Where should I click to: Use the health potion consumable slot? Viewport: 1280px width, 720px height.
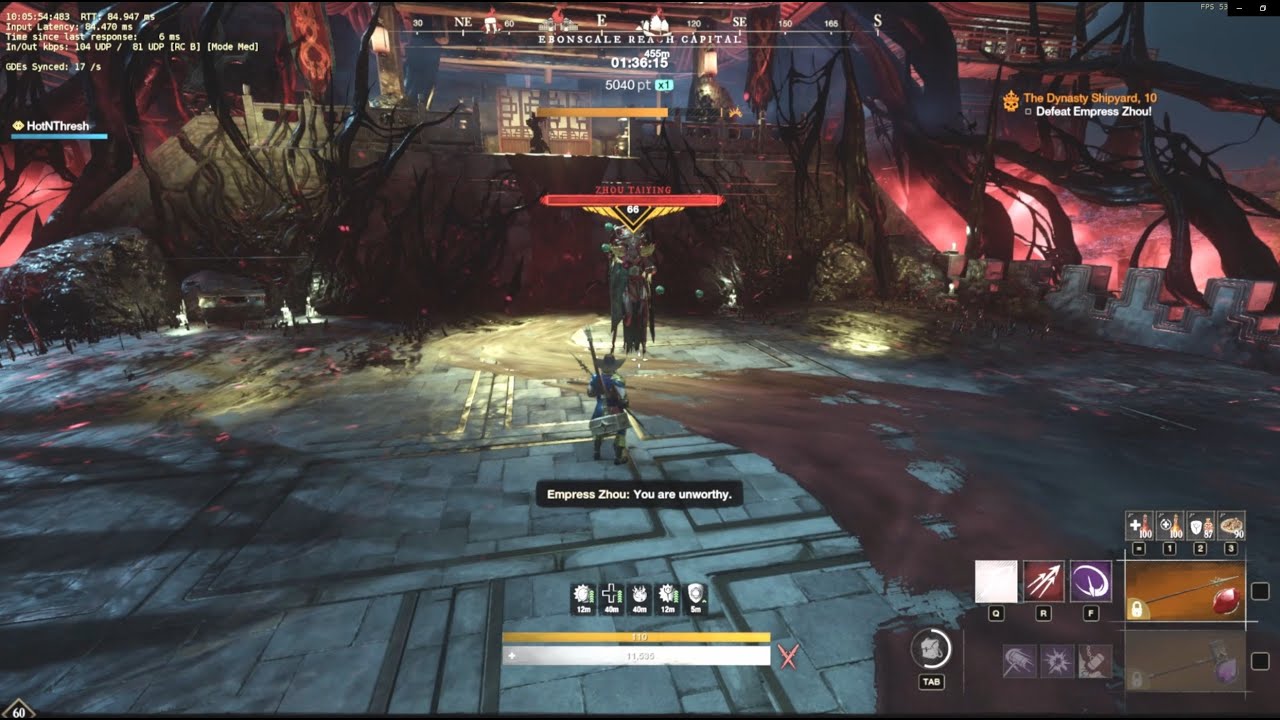click(x=1139, y=525)
